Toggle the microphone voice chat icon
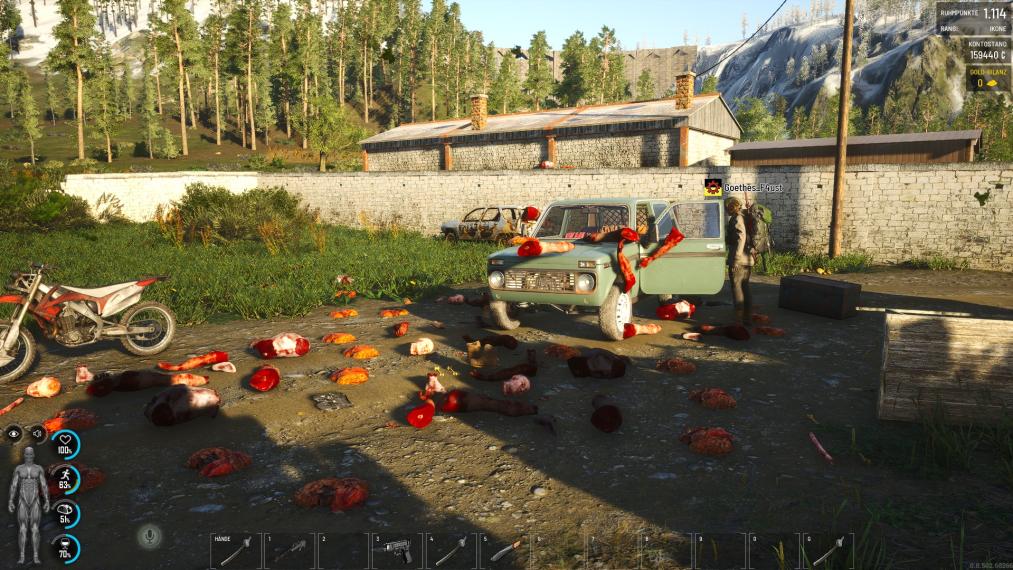Viewport: 1013px width, 570px height. (x=150, y=536)
